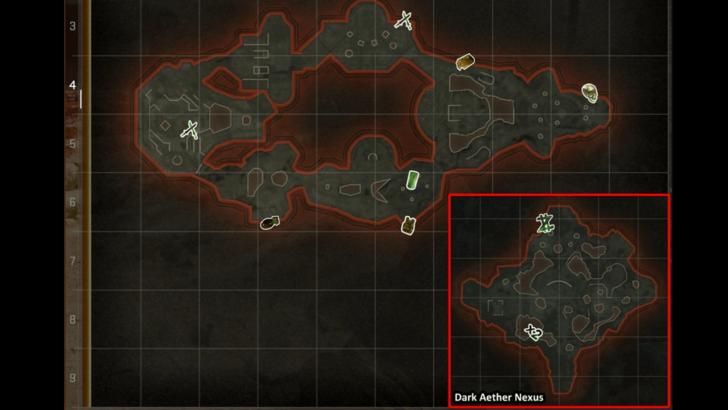
Task: Click the white marker in Dark Aether Nexus
Action: pyautogui.click(x=534, y=332)
